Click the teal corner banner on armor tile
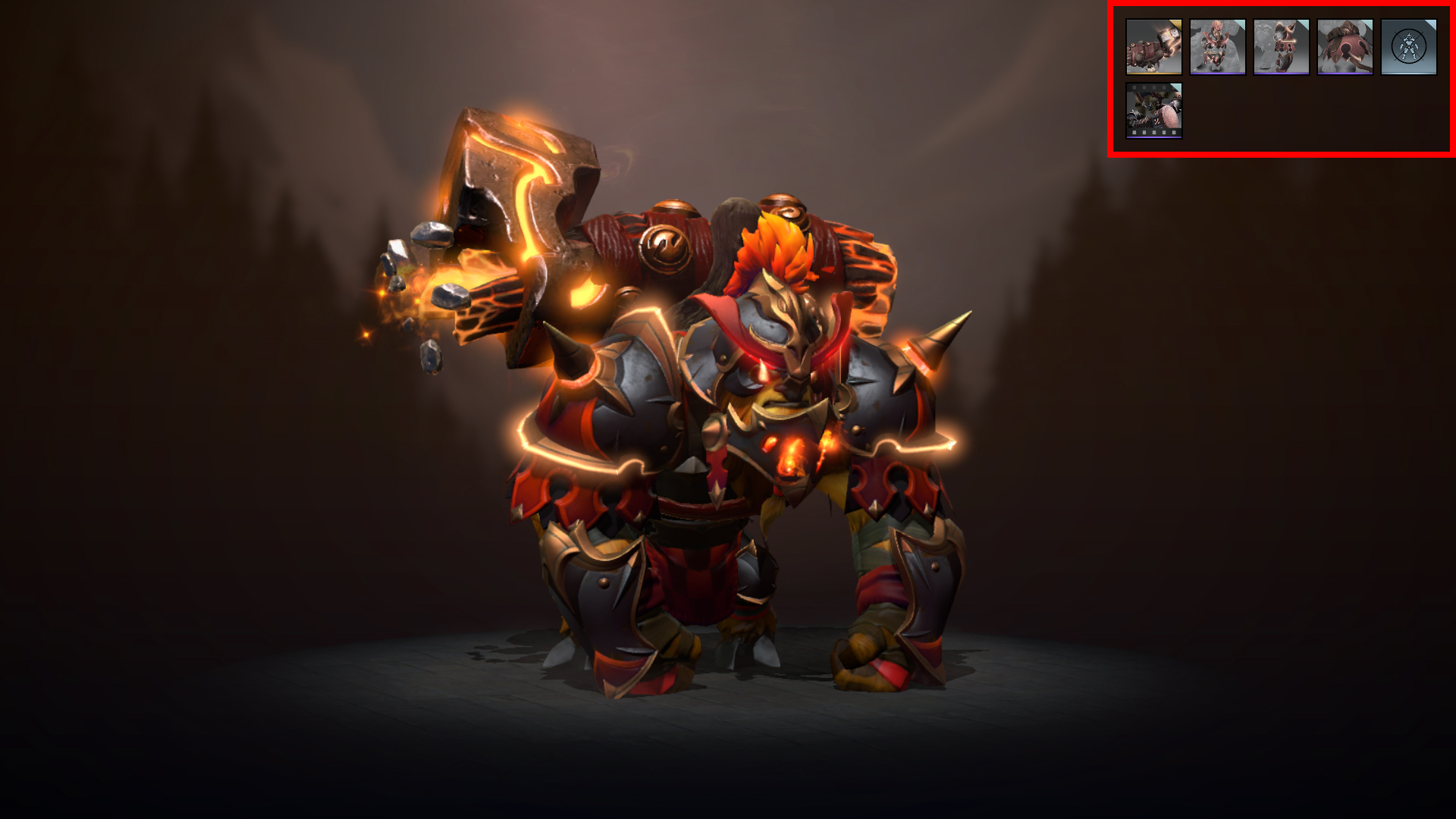This screenshot has width=1456, height=819. [1241, 24]
